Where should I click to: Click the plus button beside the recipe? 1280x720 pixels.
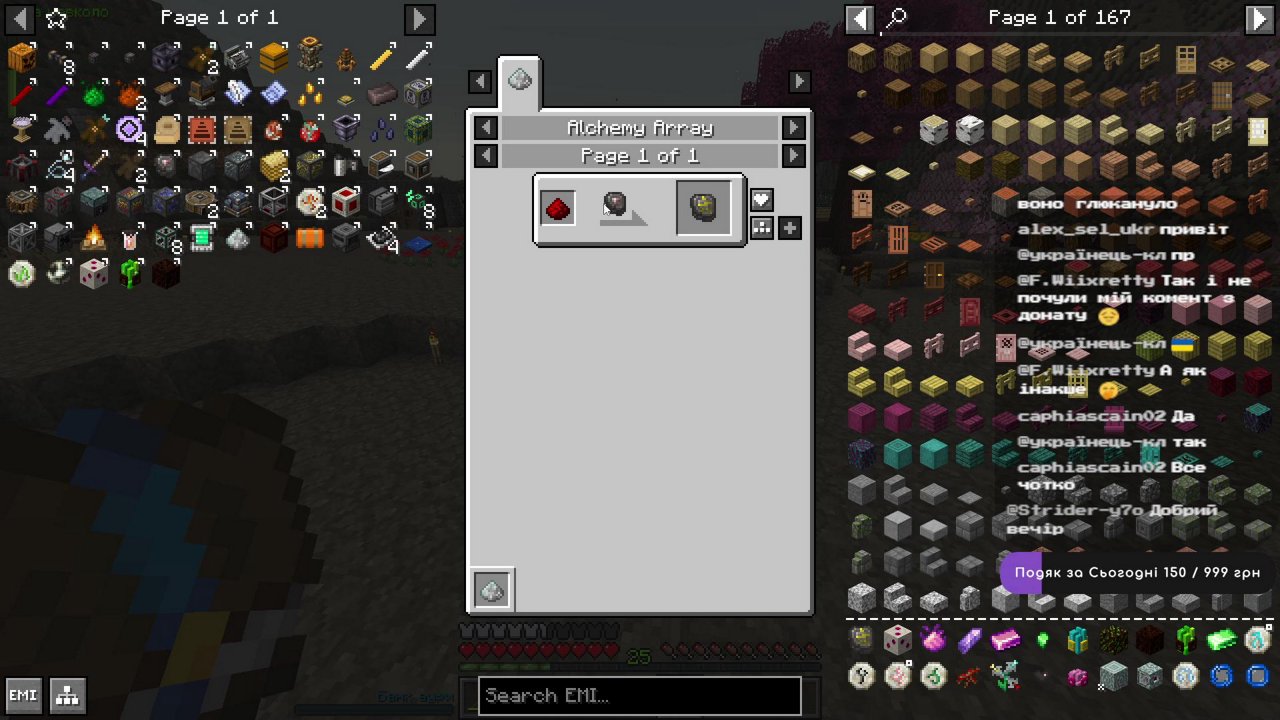pyautogui.click(x=789, y=228)
